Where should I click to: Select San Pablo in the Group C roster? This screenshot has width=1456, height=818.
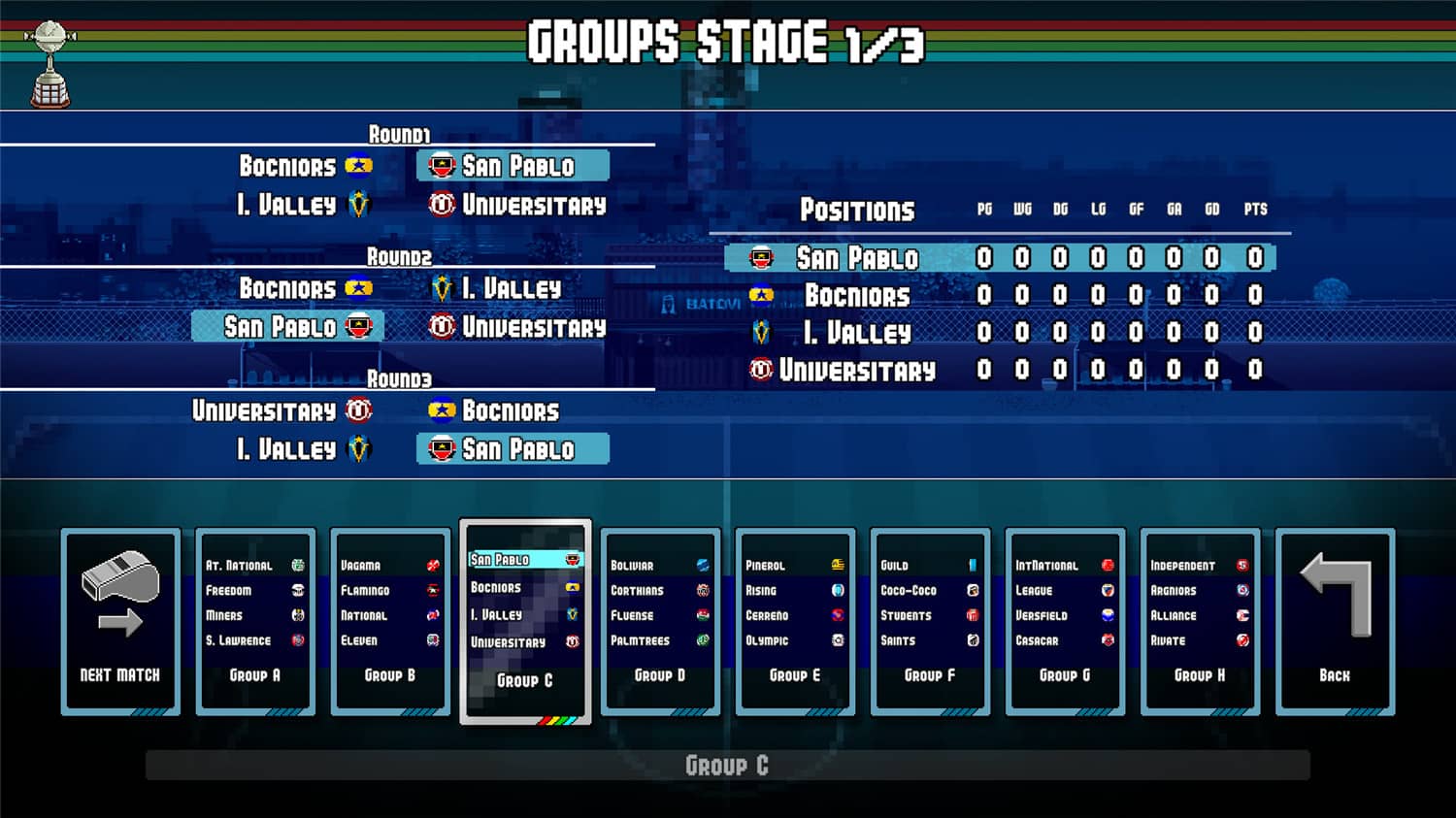pos(522,559)
